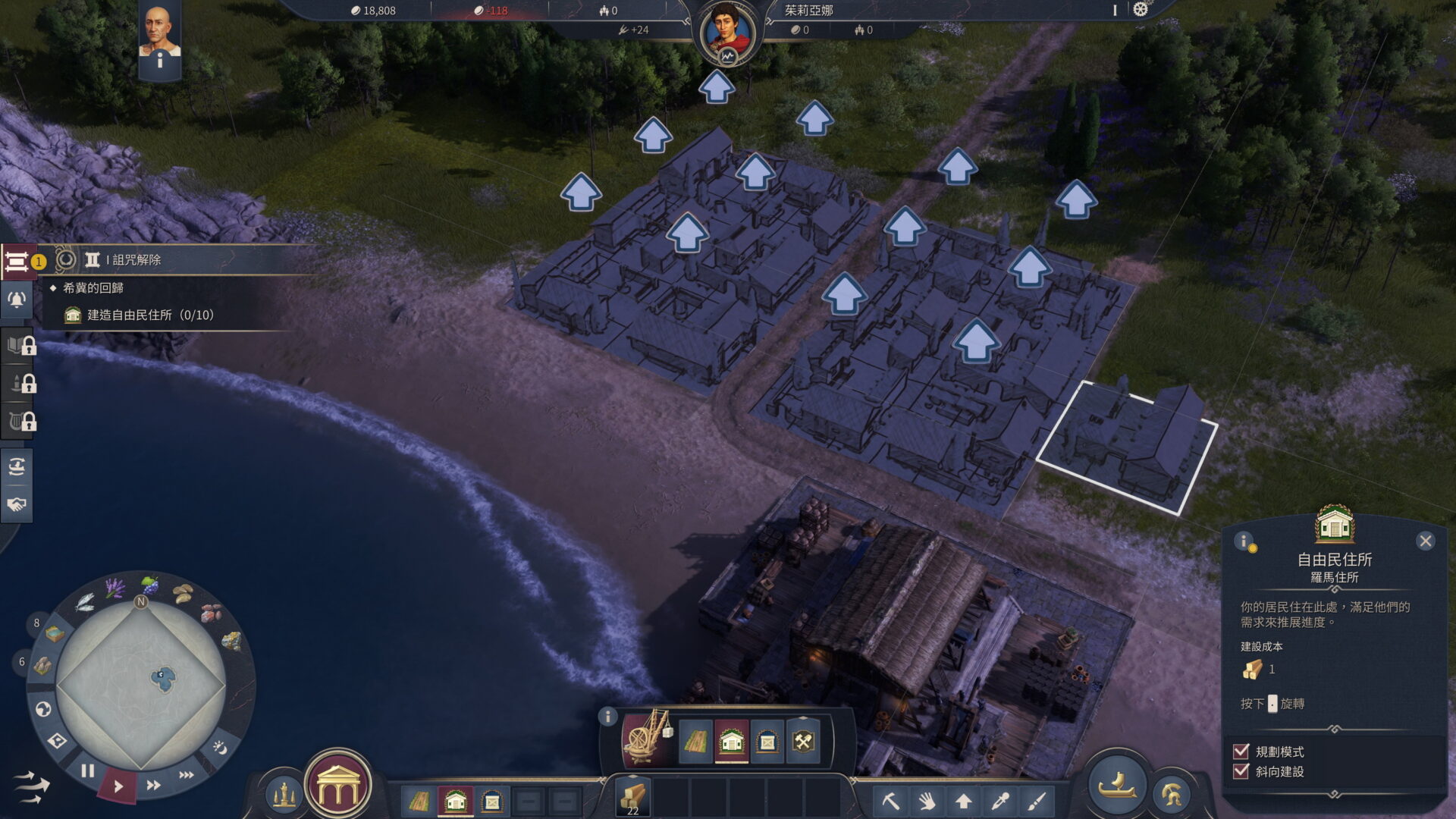Select the crate warehouse building in the crane bar
Image resolution: width=1456 pixels, height=819 pixels.
(767, 741)
